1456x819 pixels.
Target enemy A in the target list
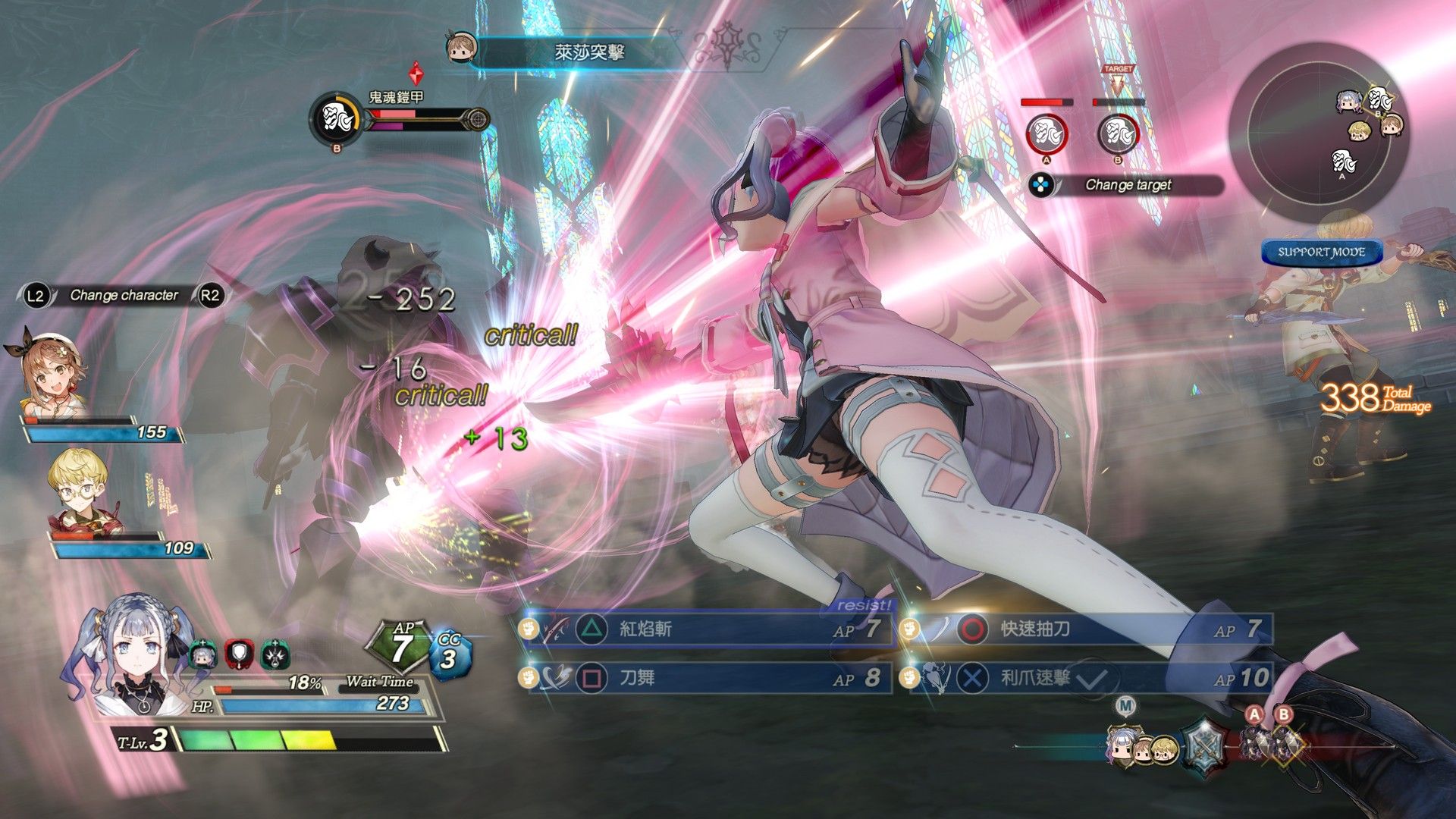pyautogui.click(x=1046, y=134)
